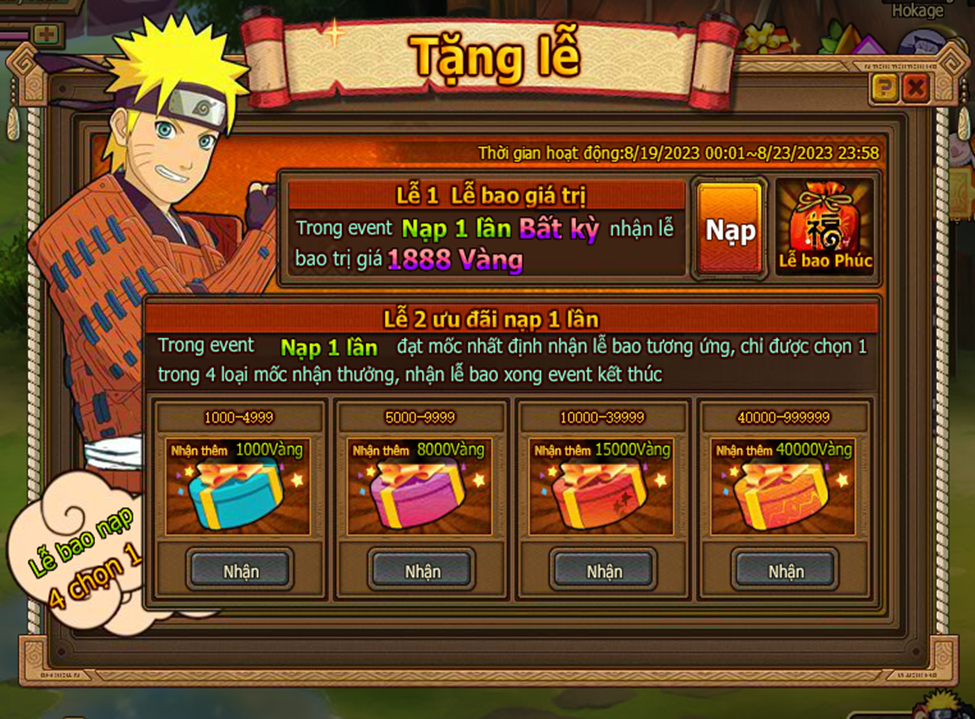Select the blue 1000 Vàng gift box

[238, 496]
